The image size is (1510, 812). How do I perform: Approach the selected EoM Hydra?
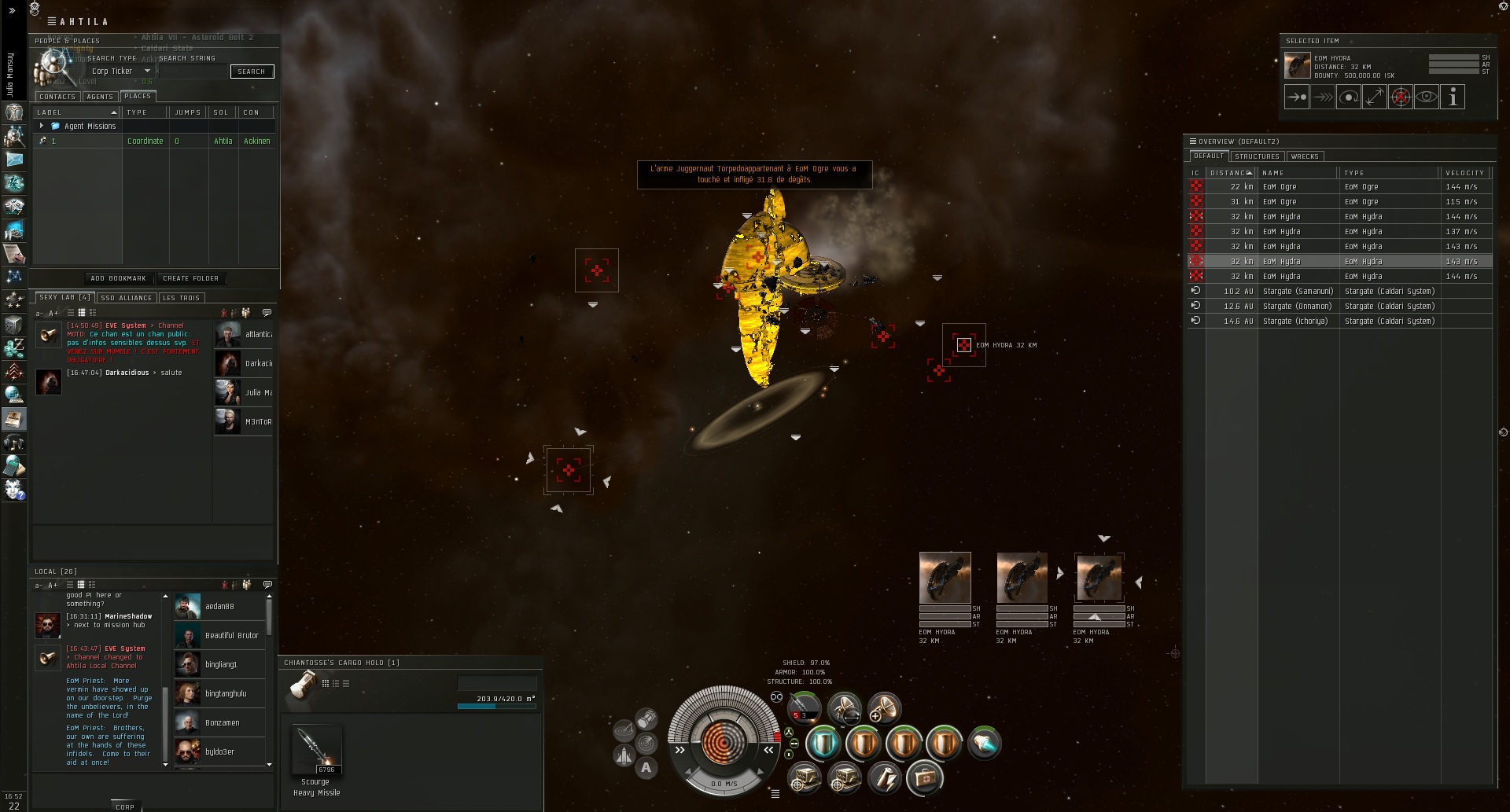pyautogui.click(x=1297, y=97)
